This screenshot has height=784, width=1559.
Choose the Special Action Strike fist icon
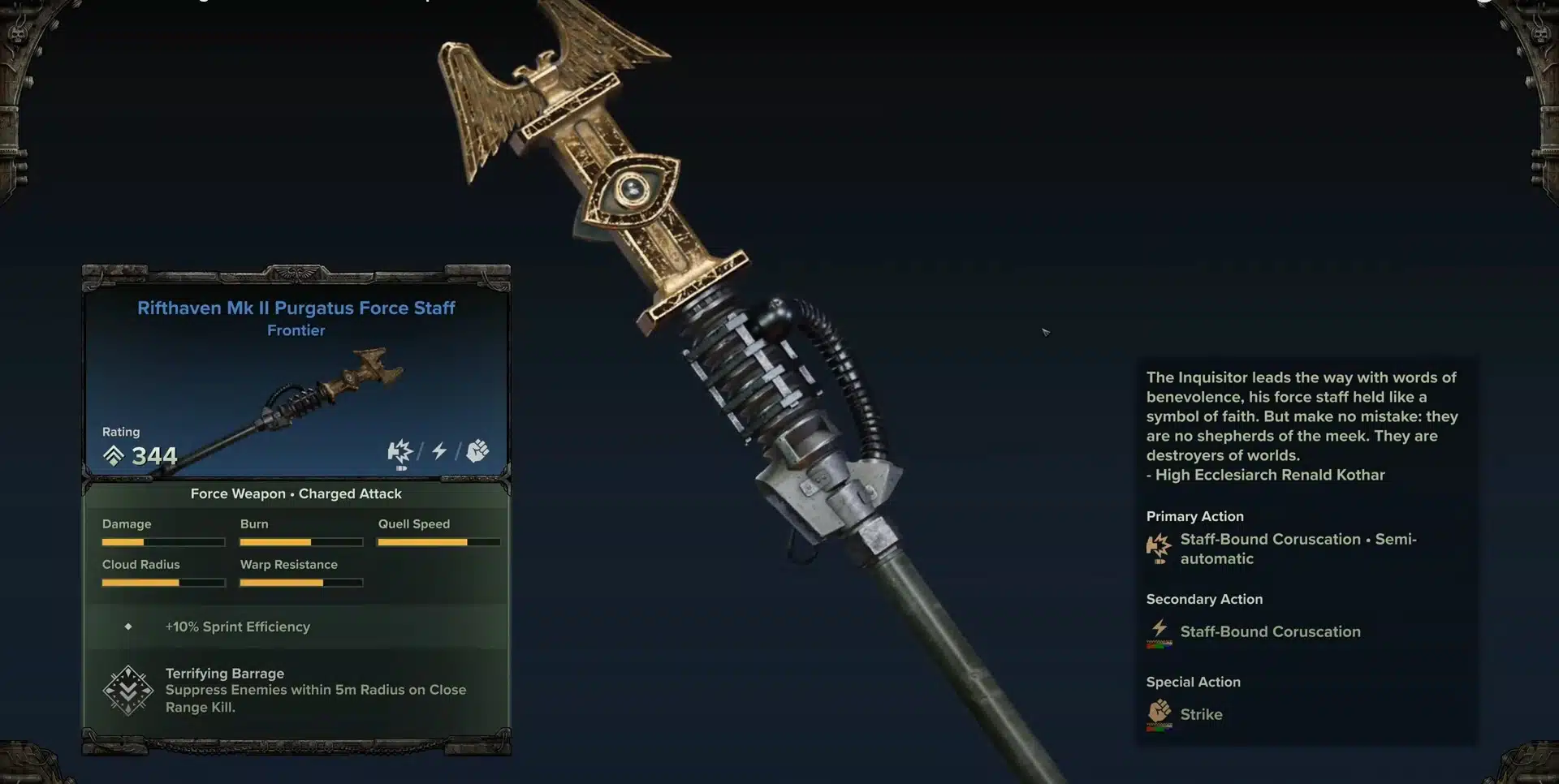tap(1160, 713)
